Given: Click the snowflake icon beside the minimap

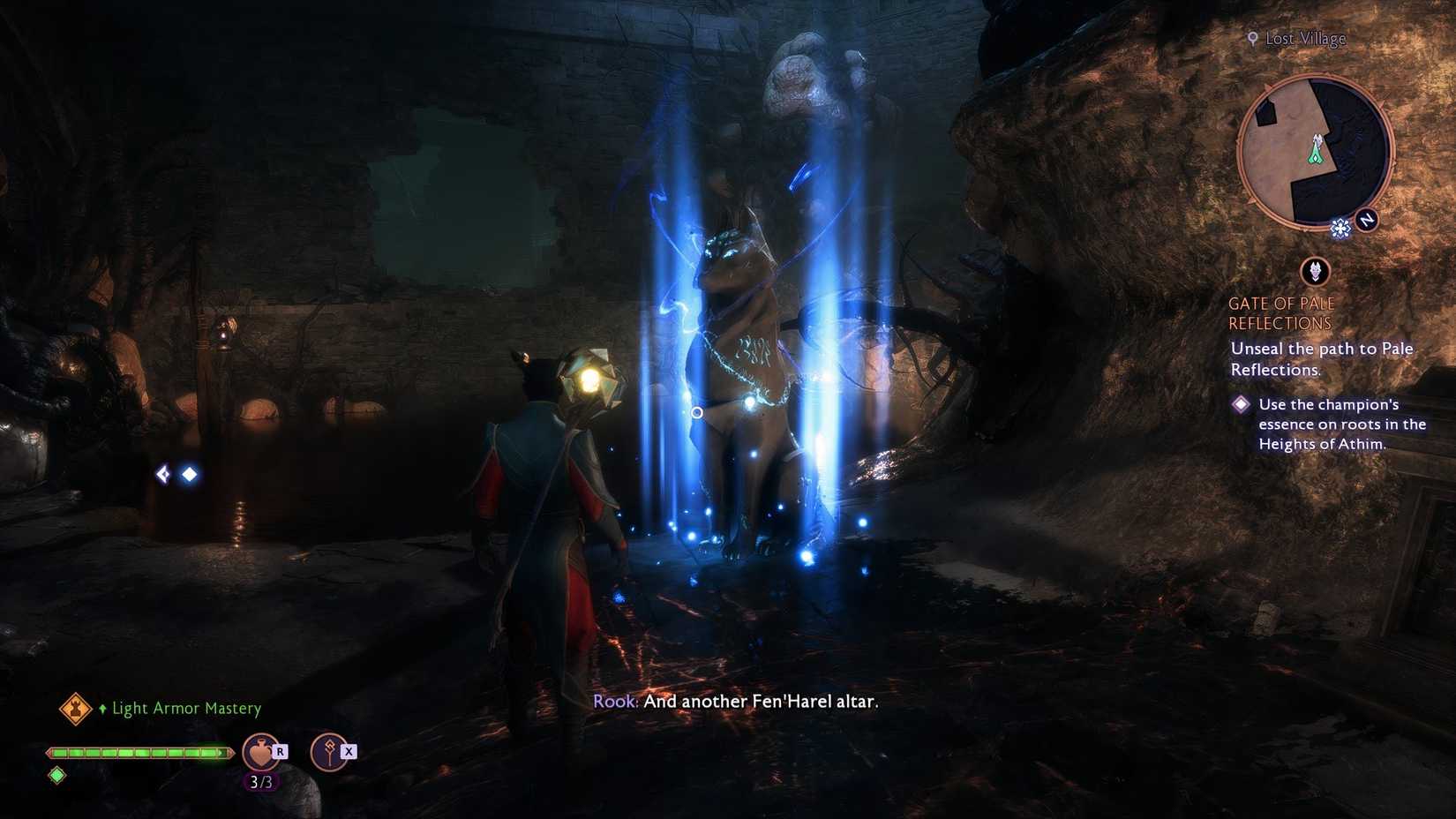Looking at the screenshot, I should pyautogui.click(x=1341, y=228).
